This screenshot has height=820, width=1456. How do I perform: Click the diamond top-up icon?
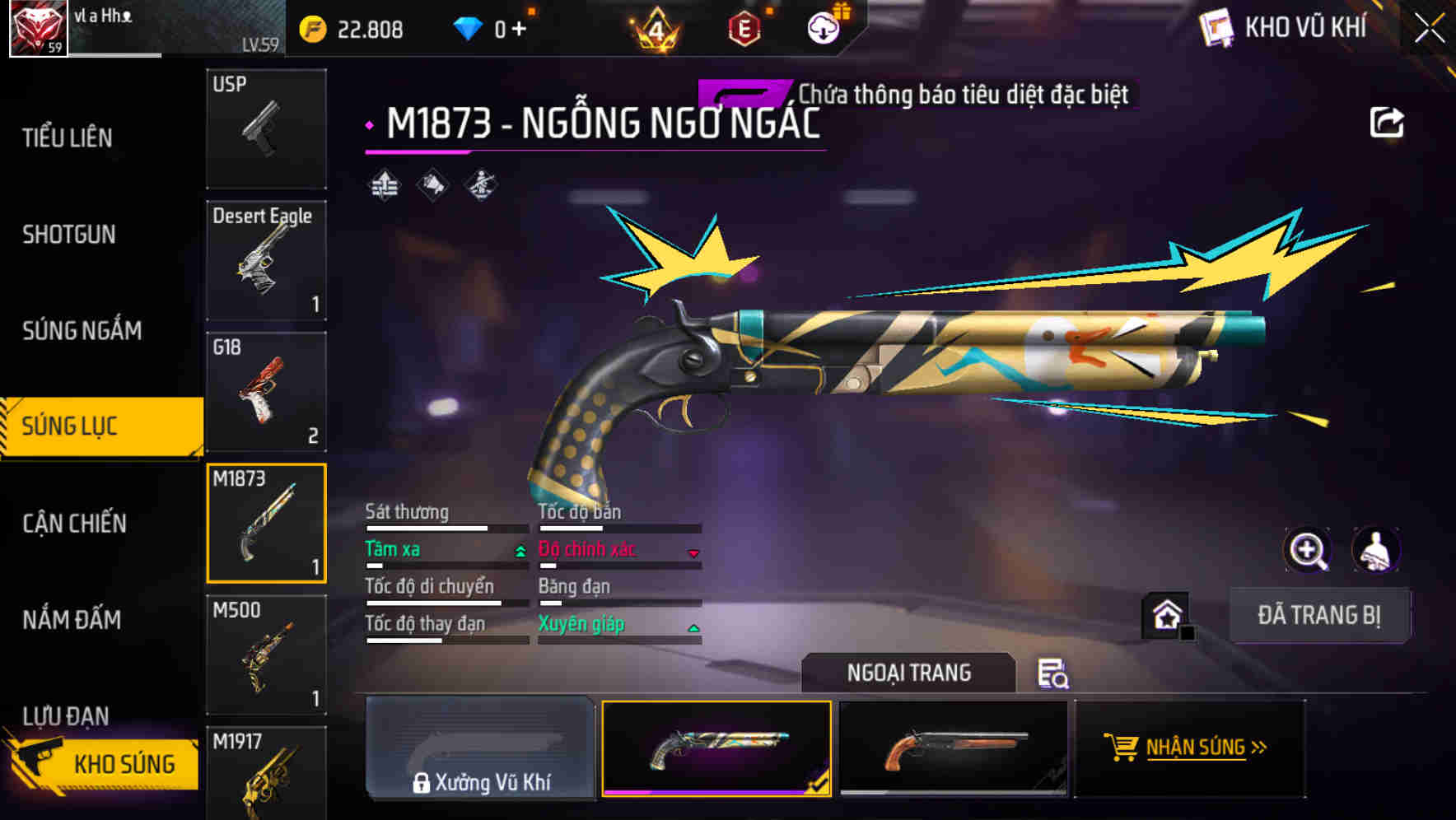[x=469, y=26]
